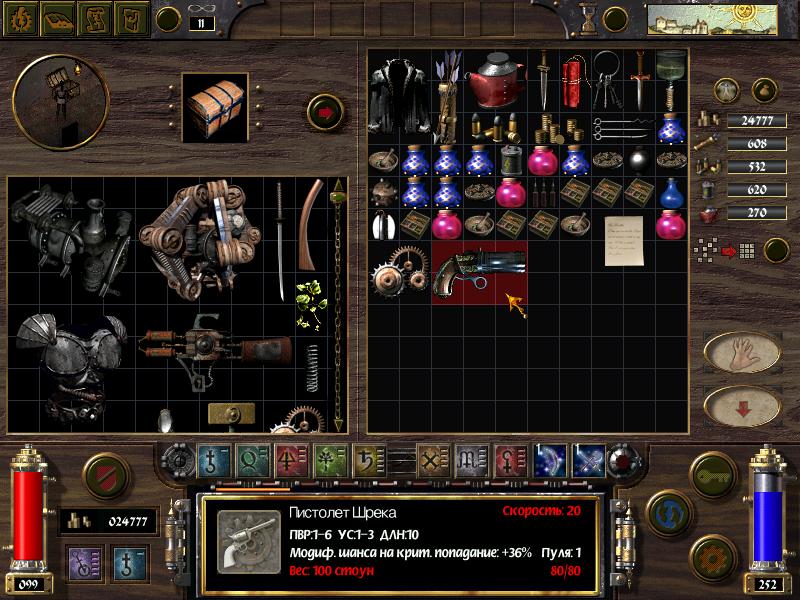Viewport: 800px width, 600px height.
Task: Select the red dynamite bundle
Action: pos(574,80)
